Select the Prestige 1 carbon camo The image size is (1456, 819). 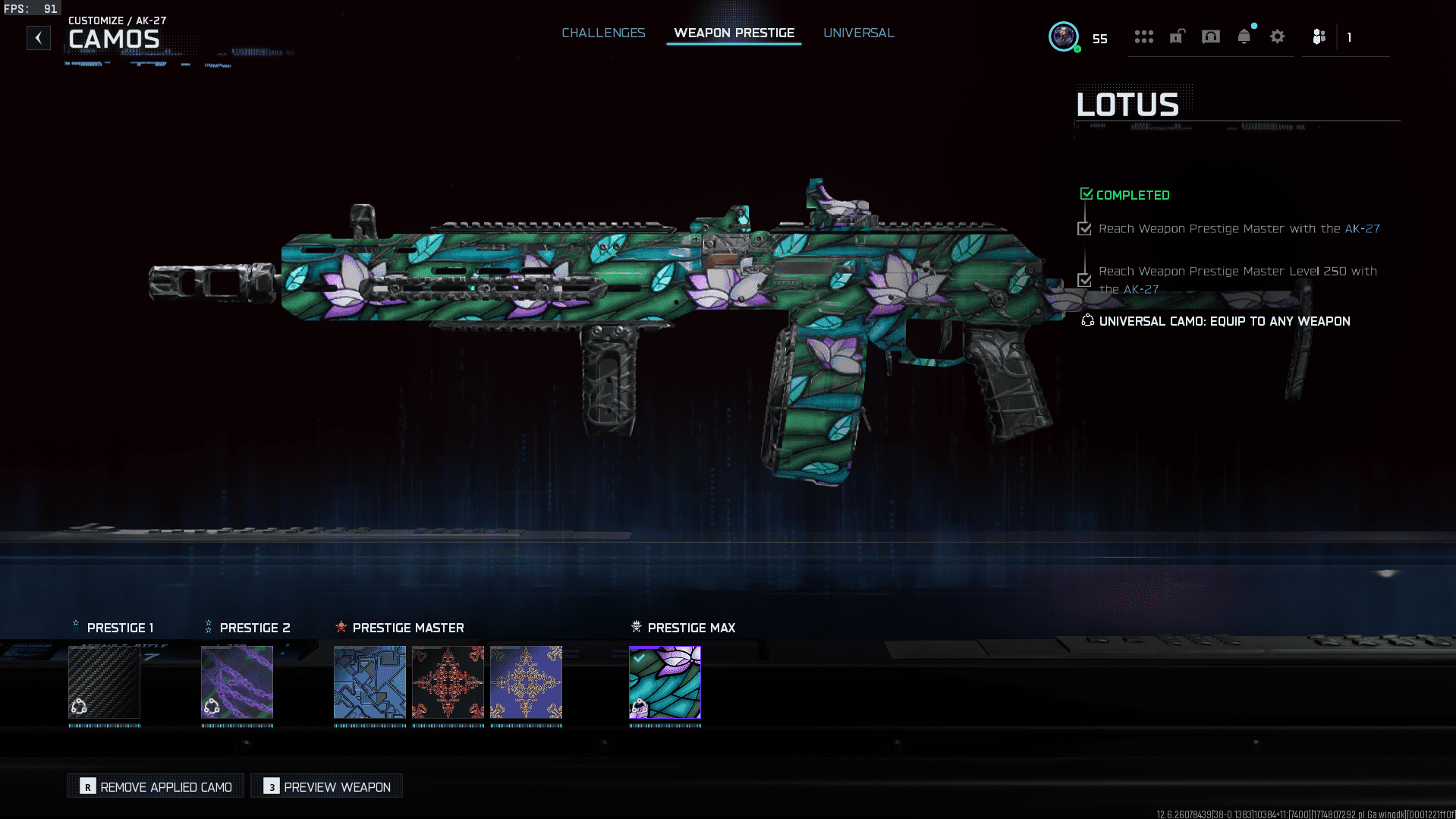click(x=104, y=682)
